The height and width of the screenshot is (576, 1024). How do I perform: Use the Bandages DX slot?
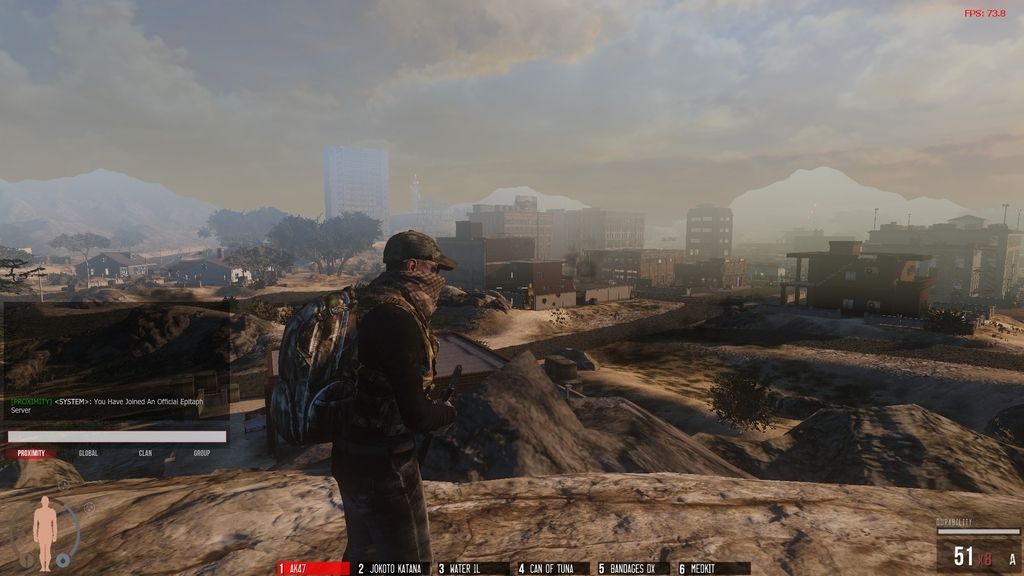[x=633, y=568]
